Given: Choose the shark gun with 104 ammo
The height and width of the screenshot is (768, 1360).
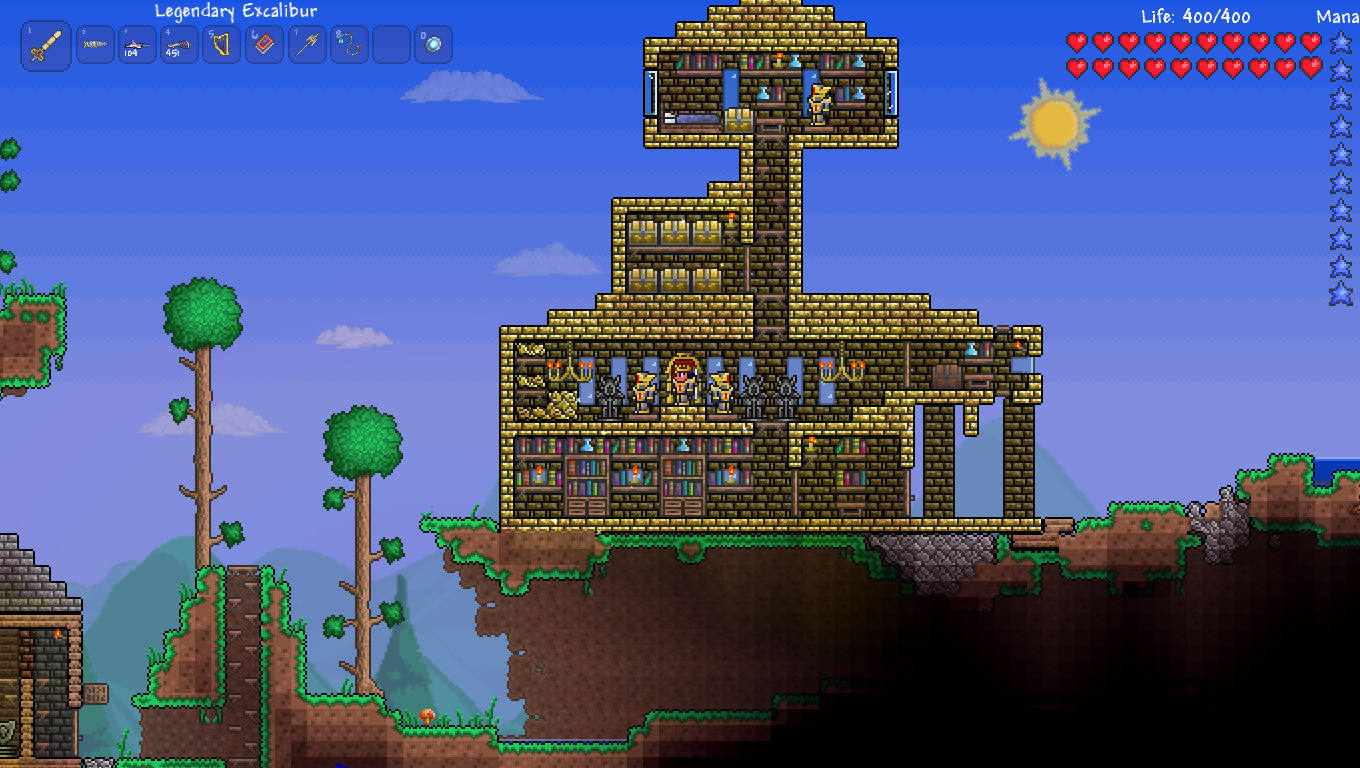Looking at the screenshot, I should (x=137, y=45).
